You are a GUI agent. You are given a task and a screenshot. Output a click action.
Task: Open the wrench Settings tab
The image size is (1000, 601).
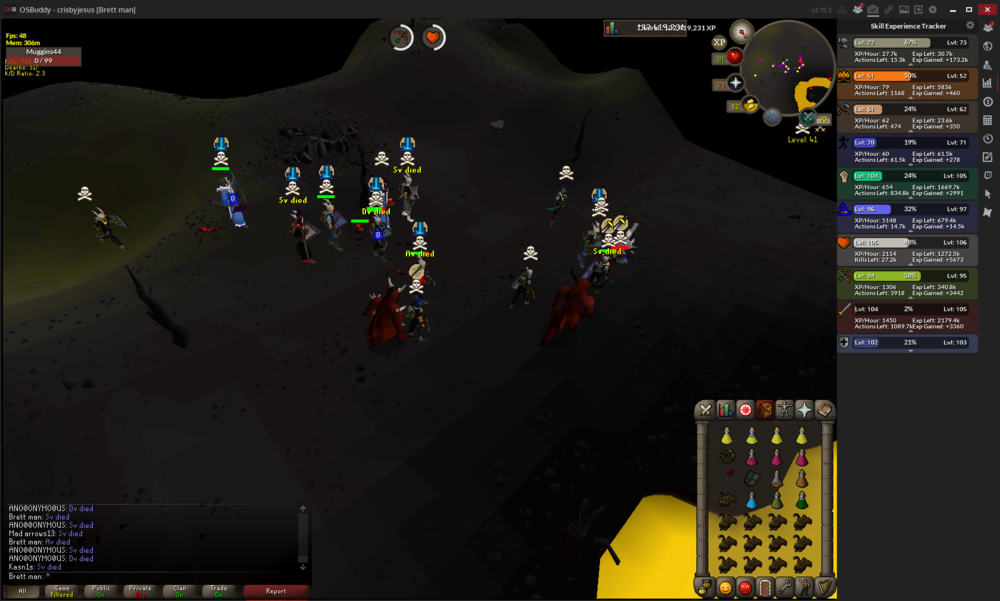(785, 587)
